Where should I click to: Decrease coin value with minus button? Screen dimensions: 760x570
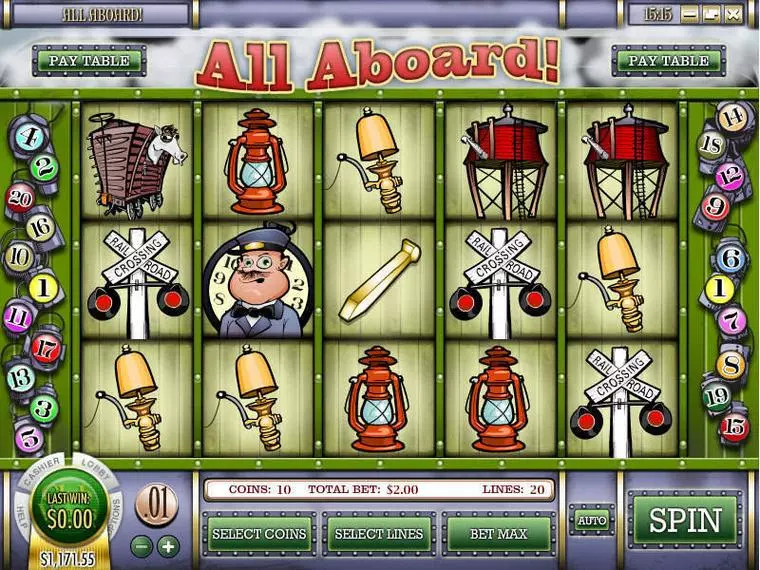pyautogui.click(x=143, y=546)
